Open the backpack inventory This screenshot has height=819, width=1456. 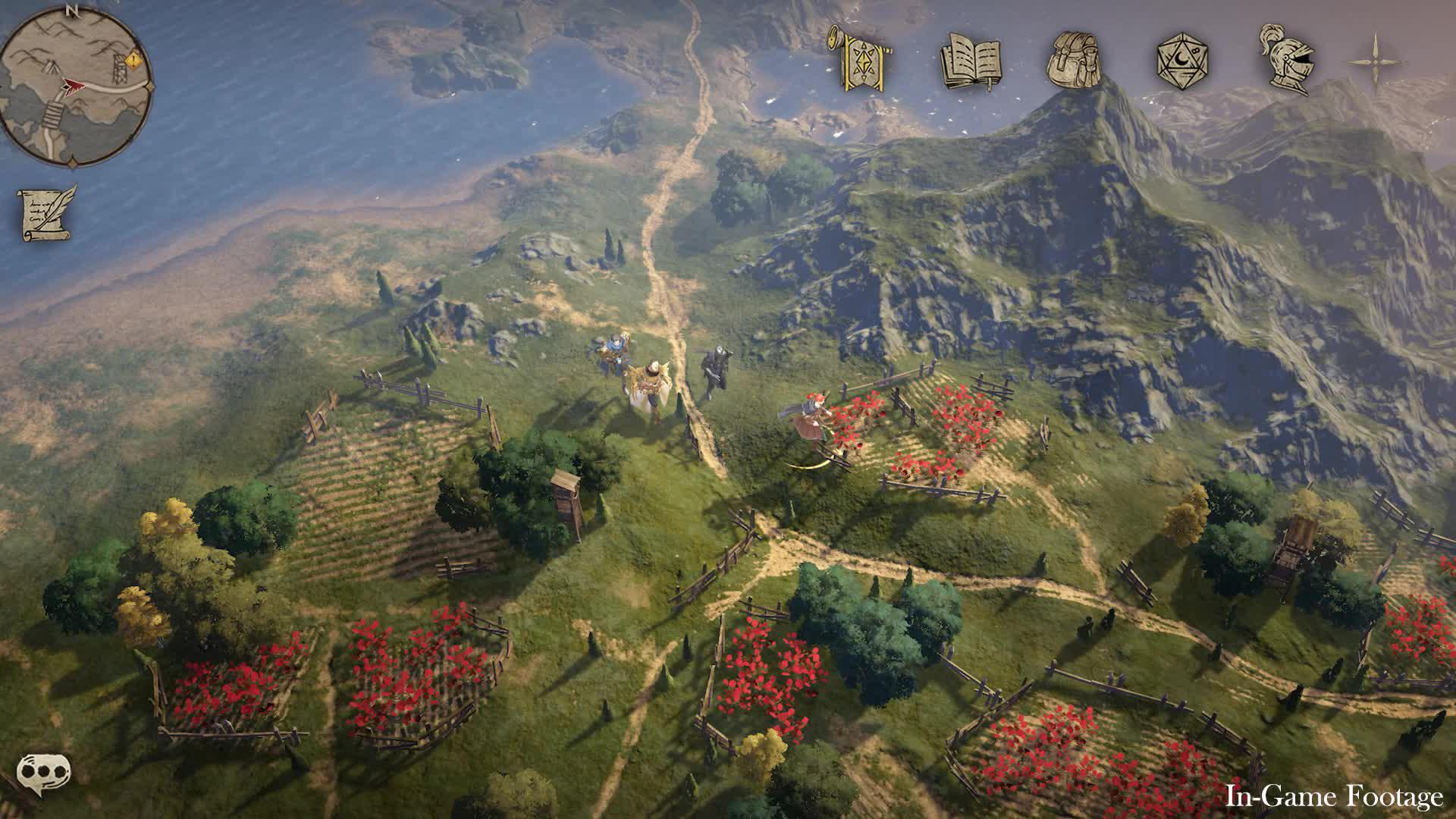(1078, 59)
